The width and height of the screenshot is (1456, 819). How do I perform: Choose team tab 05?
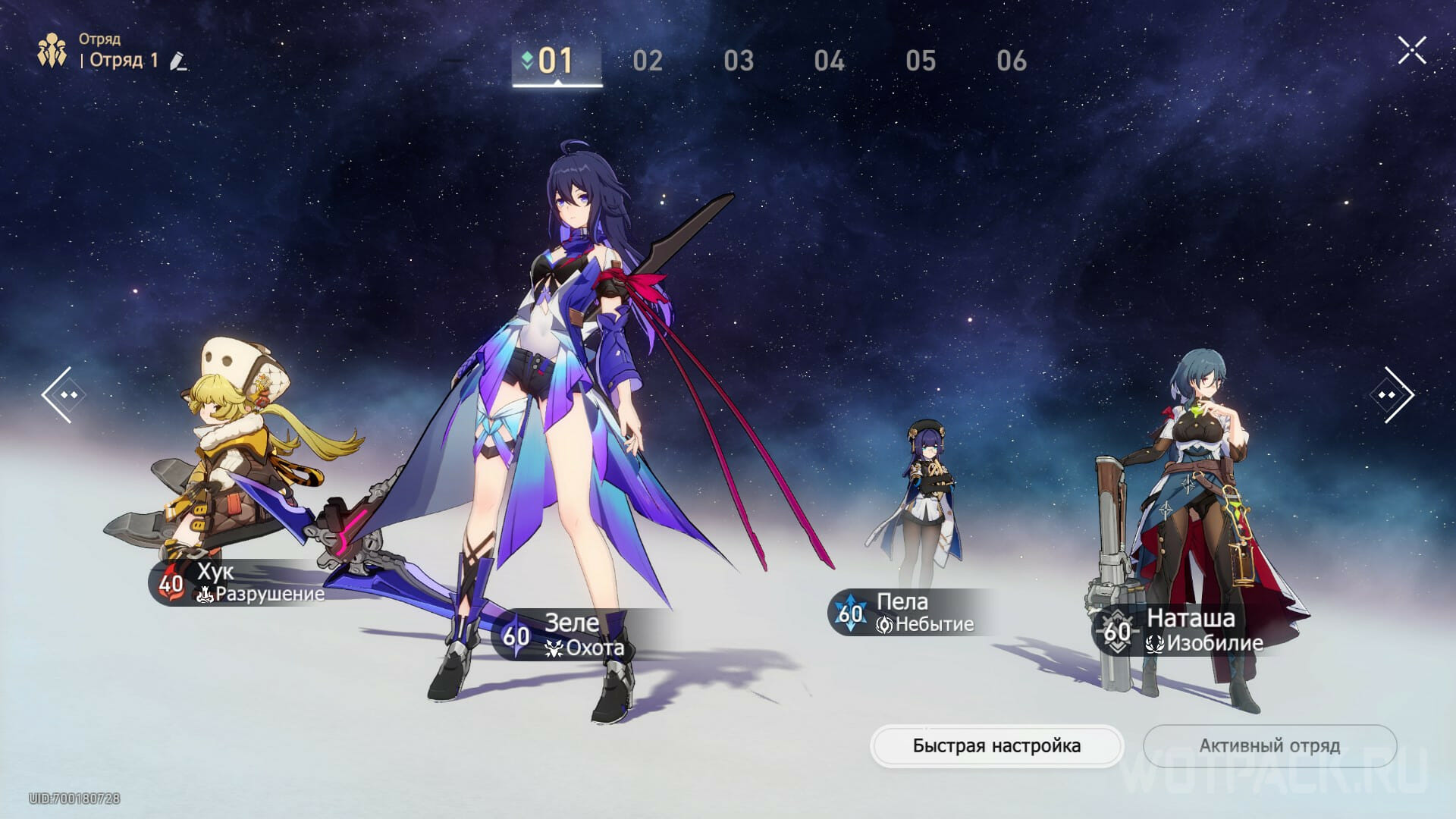pyautogui.click(x=921, y=61)
